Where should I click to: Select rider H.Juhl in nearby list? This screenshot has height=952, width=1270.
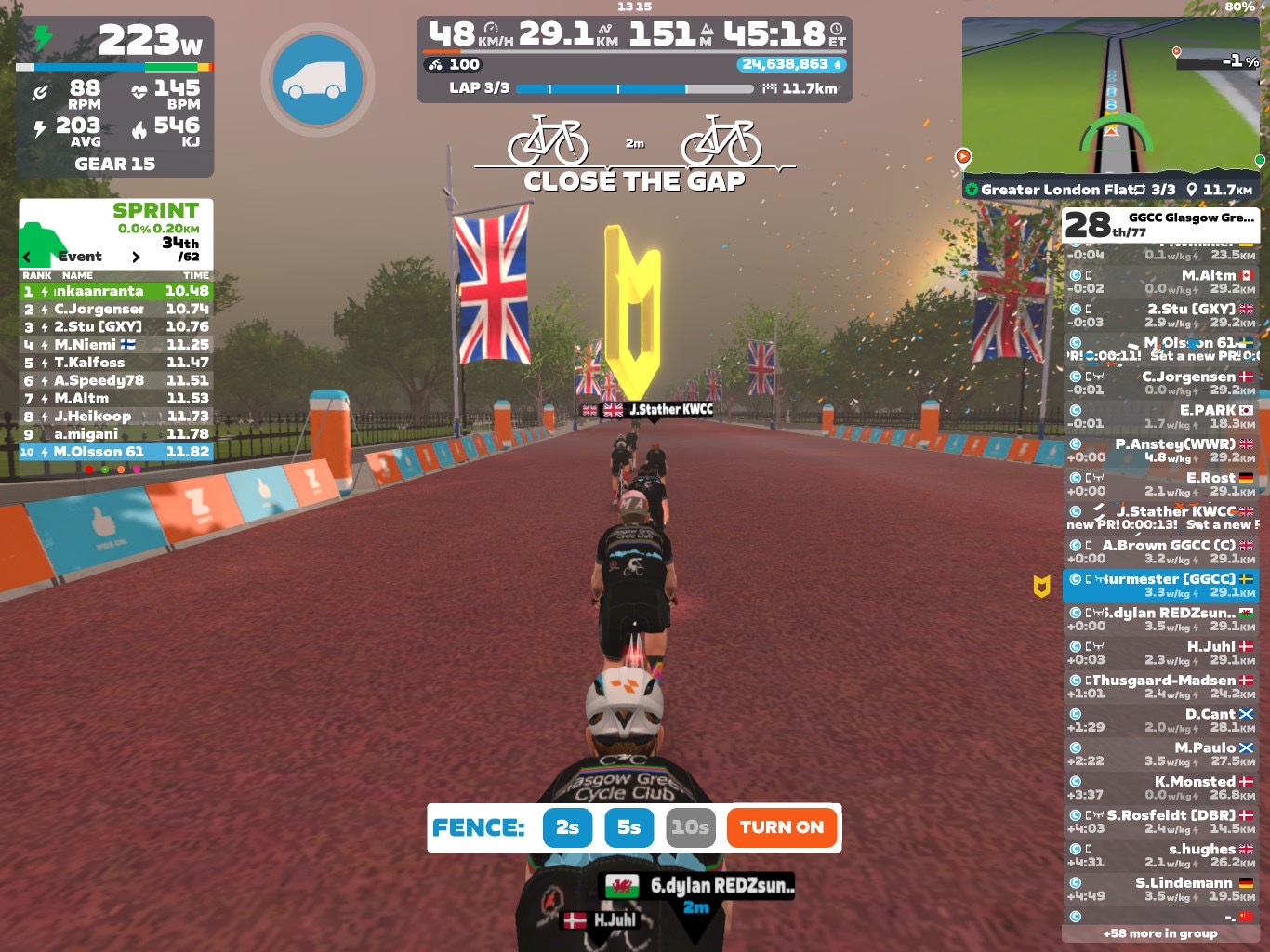point(1160,653)
